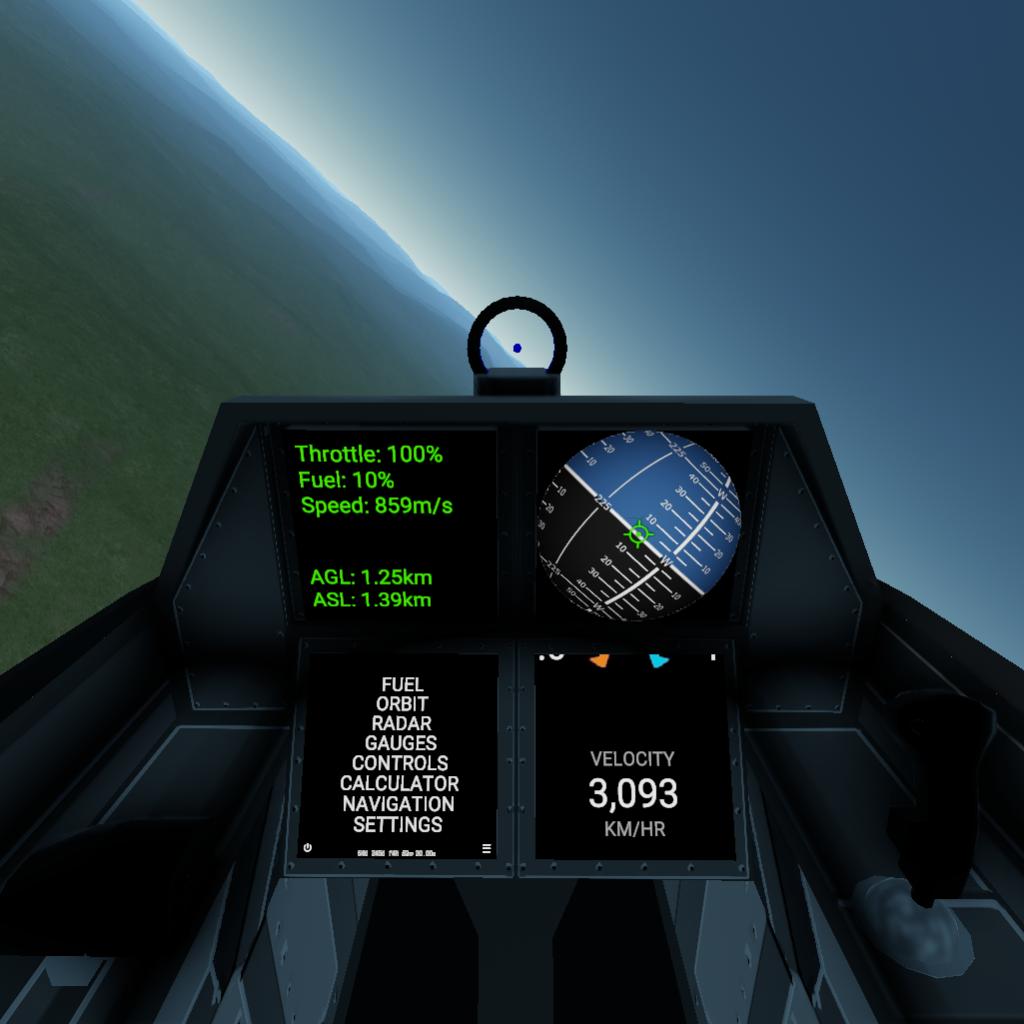Open SETTINGS on the cockpit display
This screenshot has height=1024, width=1024.
398,825
